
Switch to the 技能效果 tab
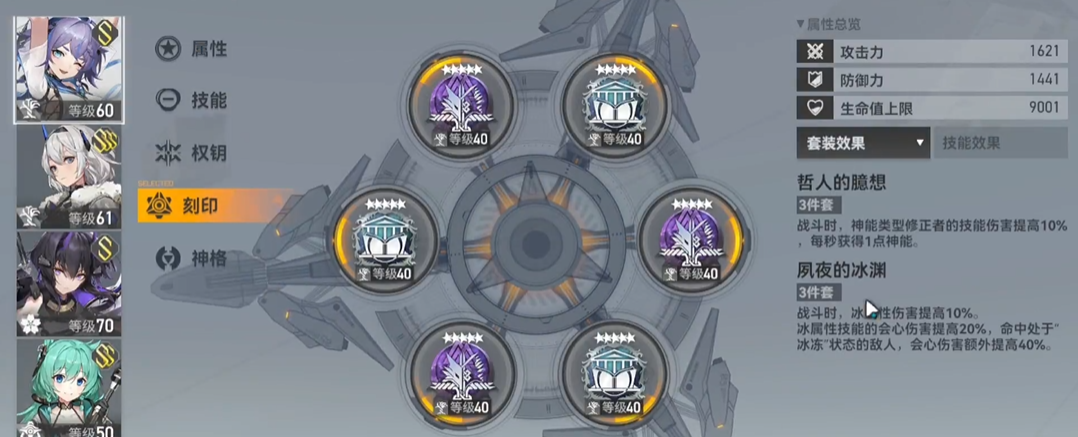click(x=1000, y=143)
